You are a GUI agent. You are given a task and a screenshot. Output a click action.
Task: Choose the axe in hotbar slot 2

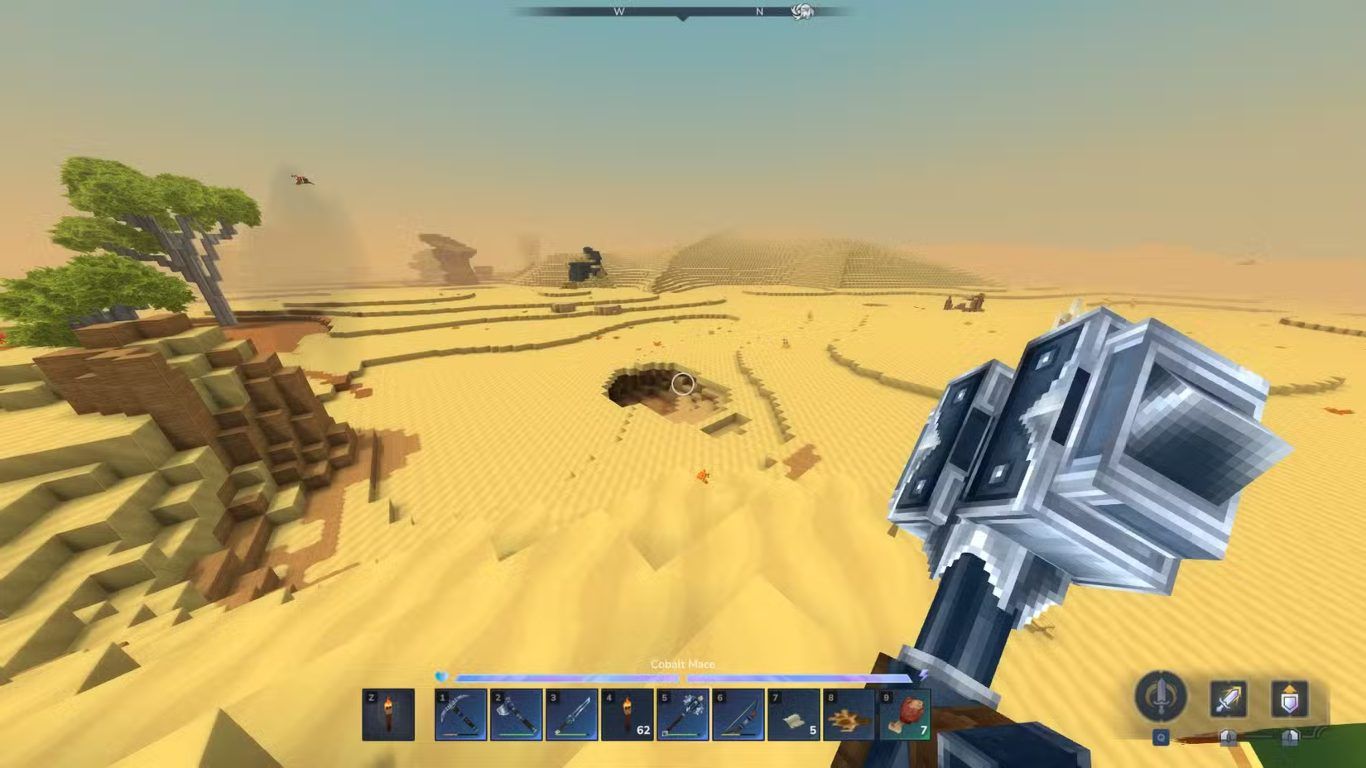point(516,714)
